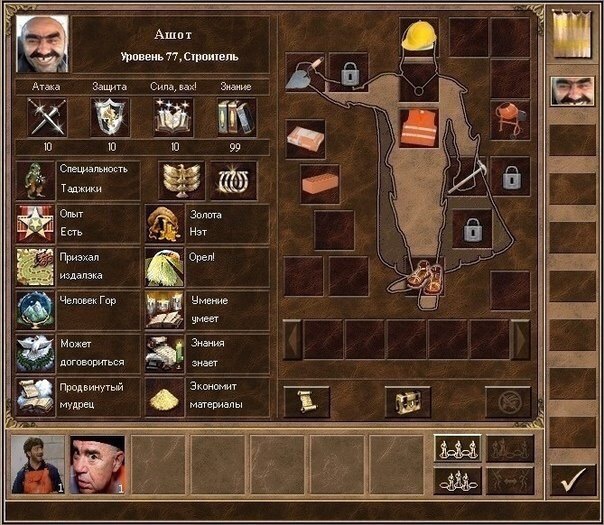Confirm with the checkmark button
The image size is (604, 525).
pos(572,480)
